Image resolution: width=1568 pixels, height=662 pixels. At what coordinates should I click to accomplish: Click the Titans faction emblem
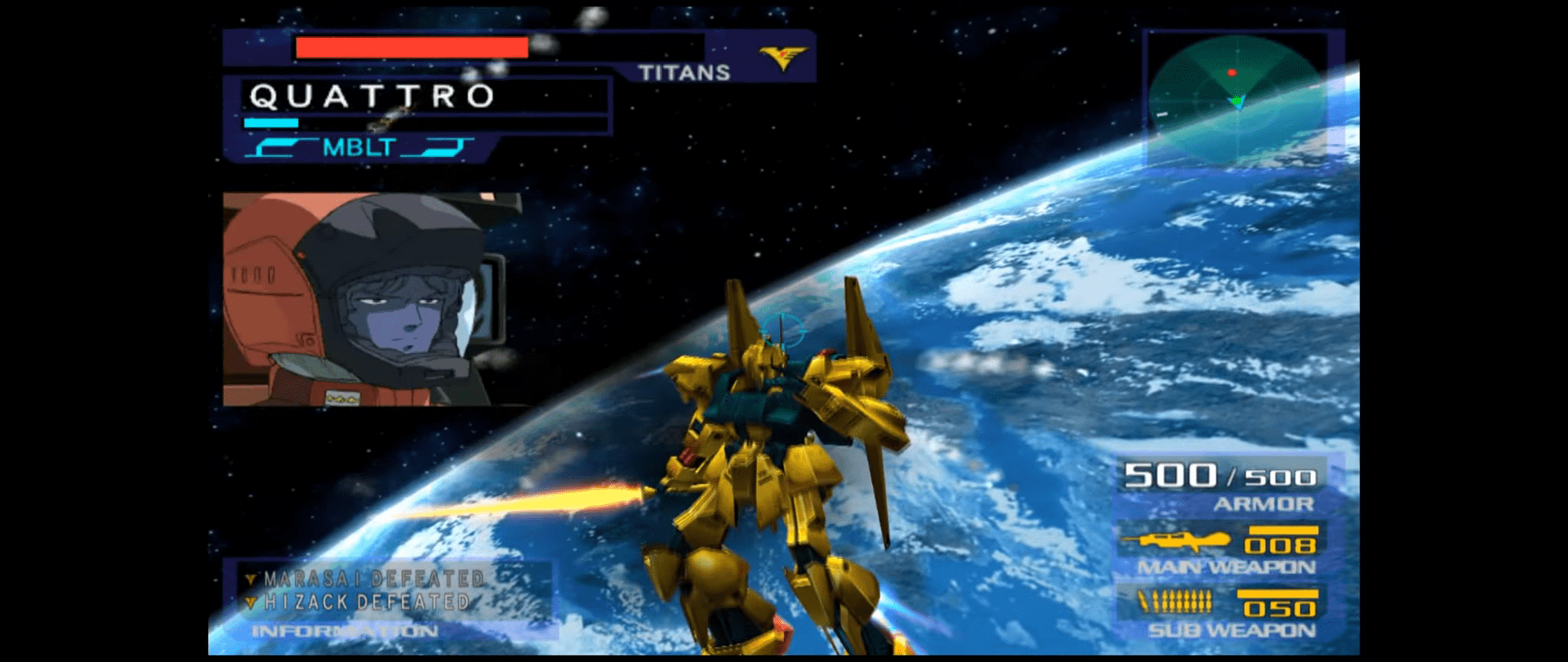[782, 57]
